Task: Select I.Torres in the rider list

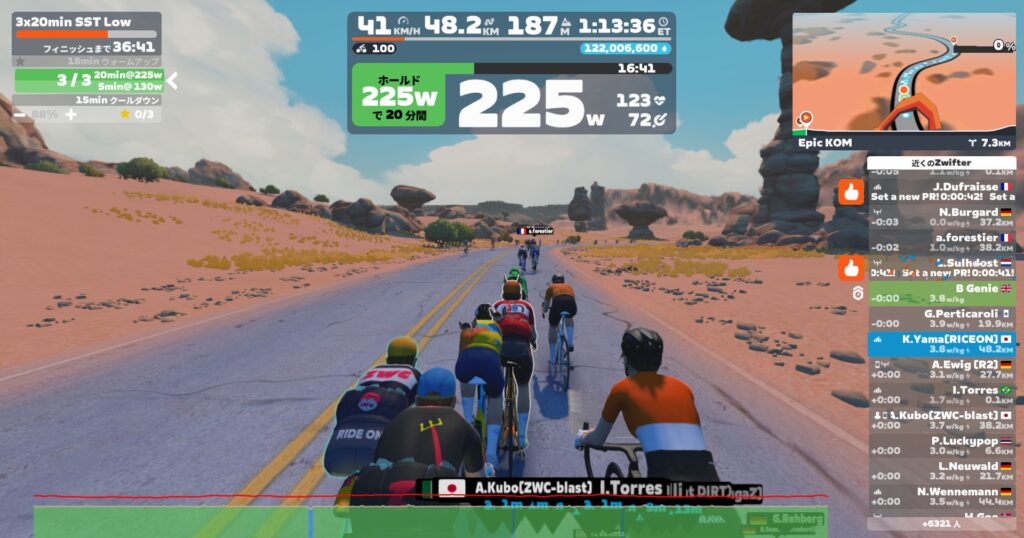Action: click(941, 395)
